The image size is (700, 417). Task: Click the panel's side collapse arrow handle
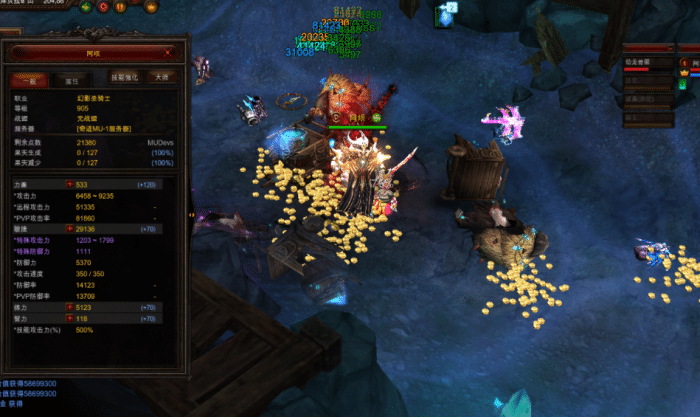(192, 214)
